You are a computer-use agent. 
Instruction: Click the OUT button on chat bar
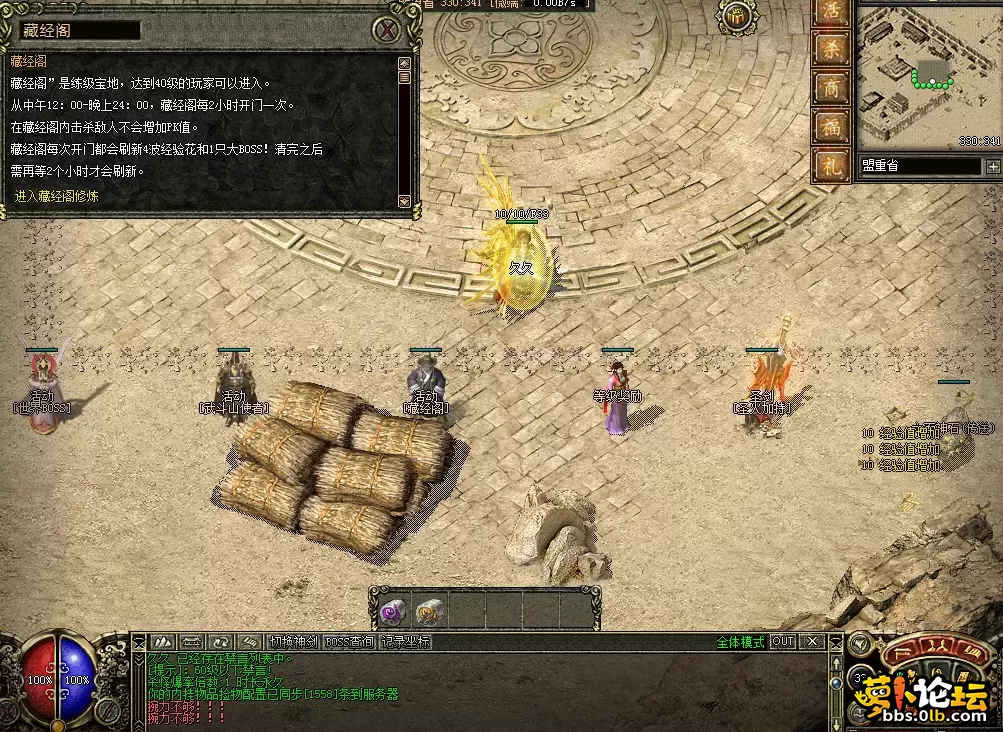[783, 642]
